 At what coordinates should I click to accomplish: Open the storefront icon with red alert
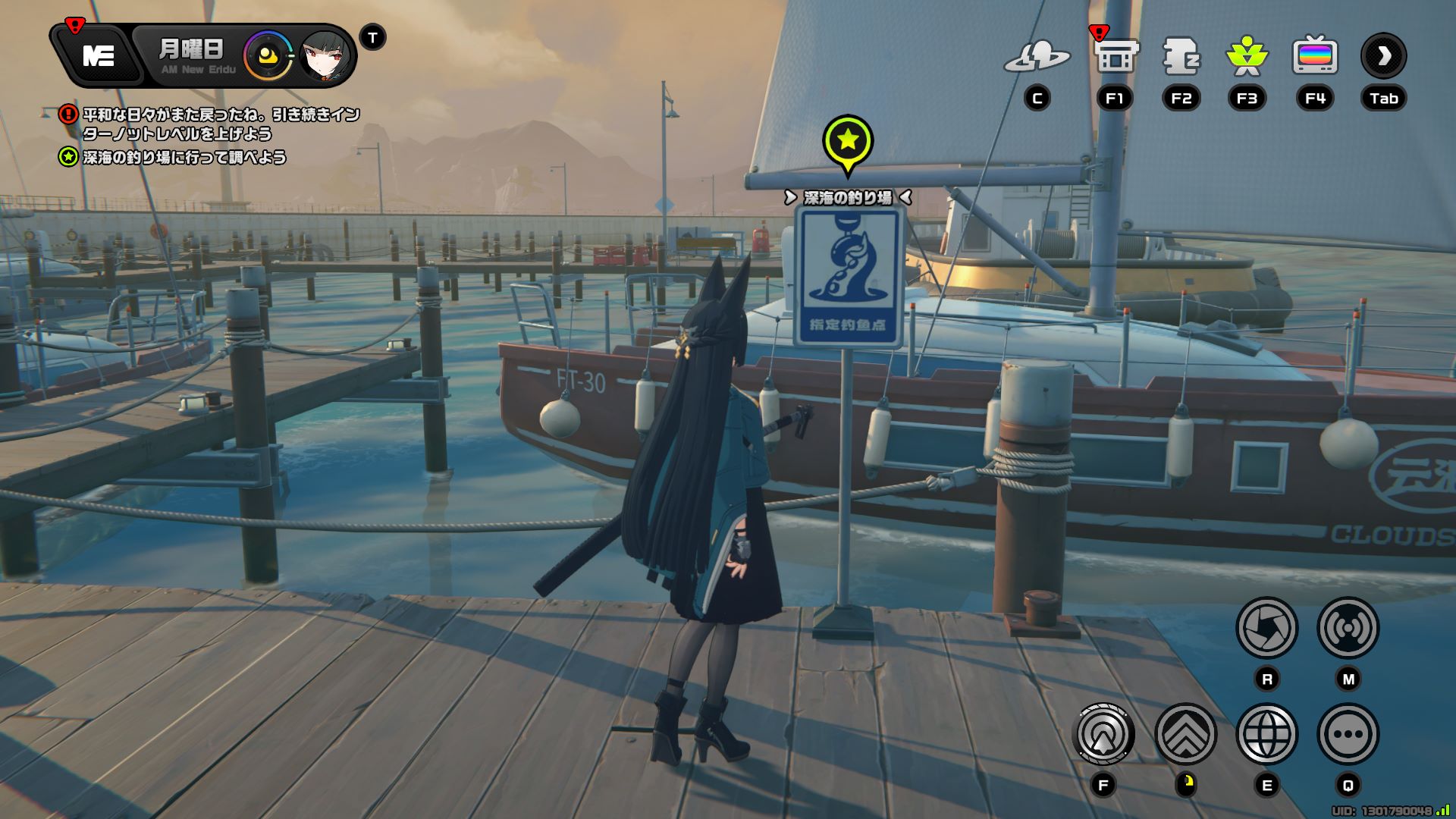click(x=1115, y=57)
